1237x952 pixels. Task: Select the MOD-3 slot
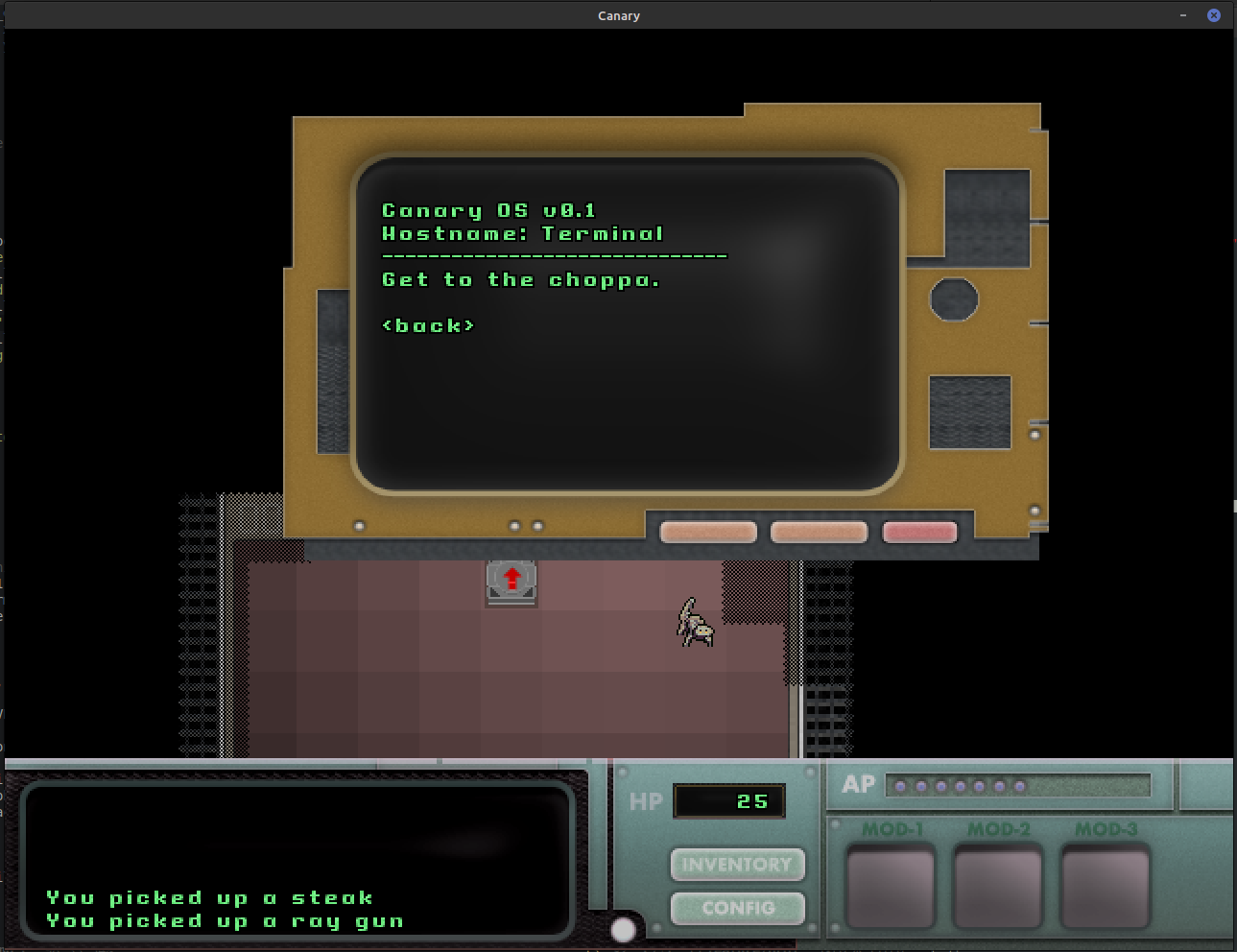pos(1106,886)
